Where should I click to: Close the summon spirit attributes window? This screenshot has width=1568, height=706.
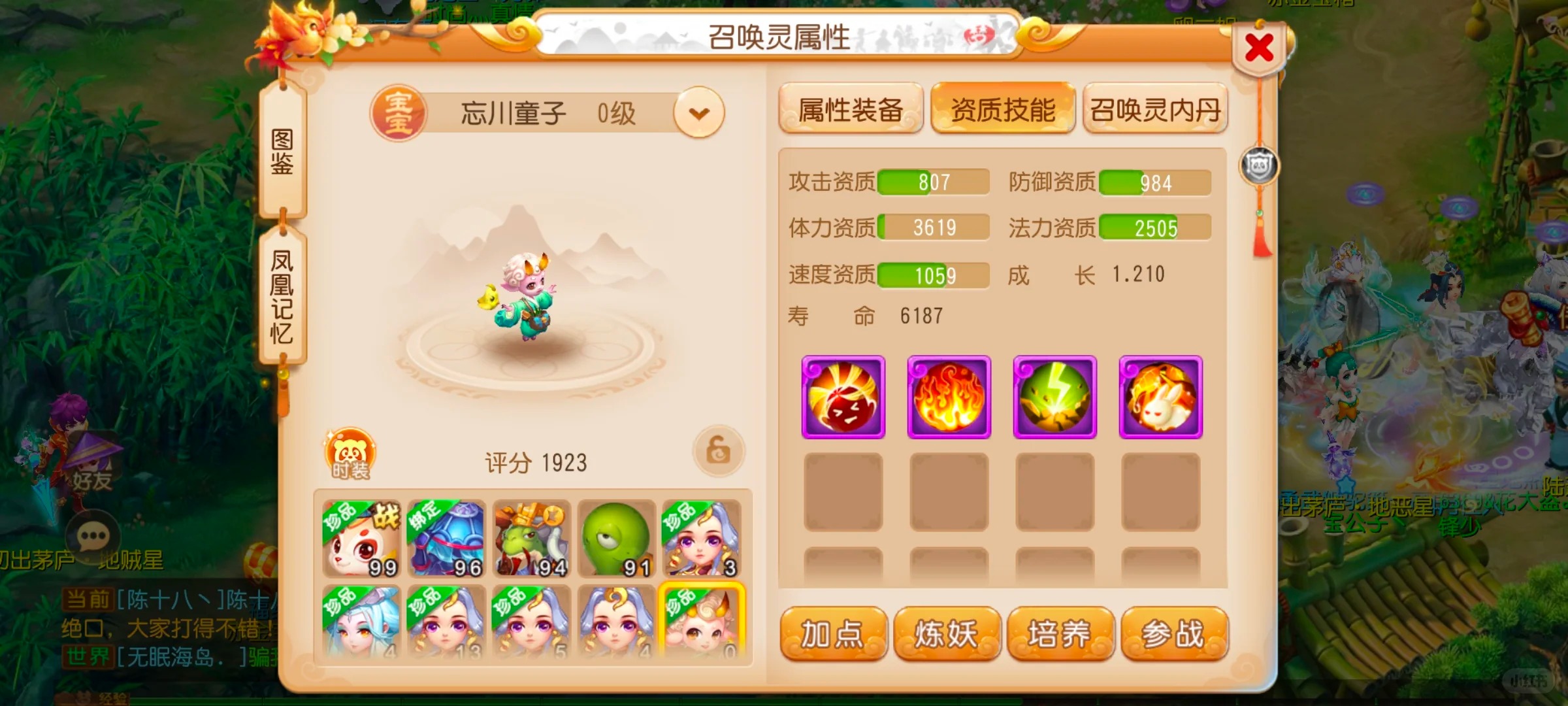[x=1258, y=48]
